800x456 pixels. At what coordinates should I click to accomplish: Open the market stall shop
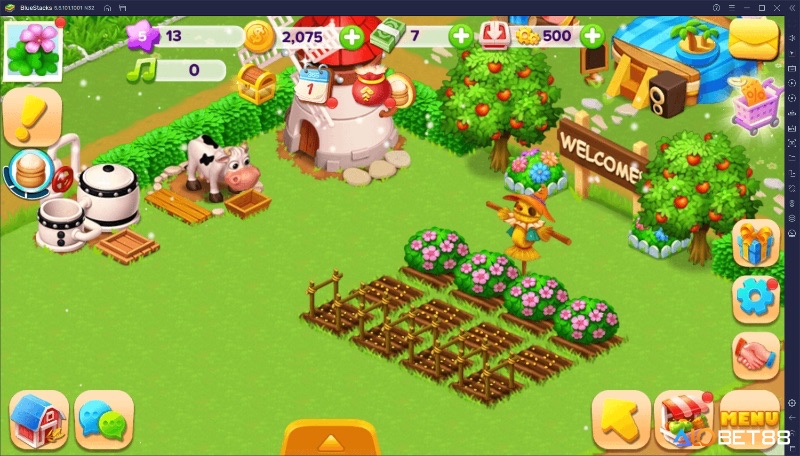point(682,419)
